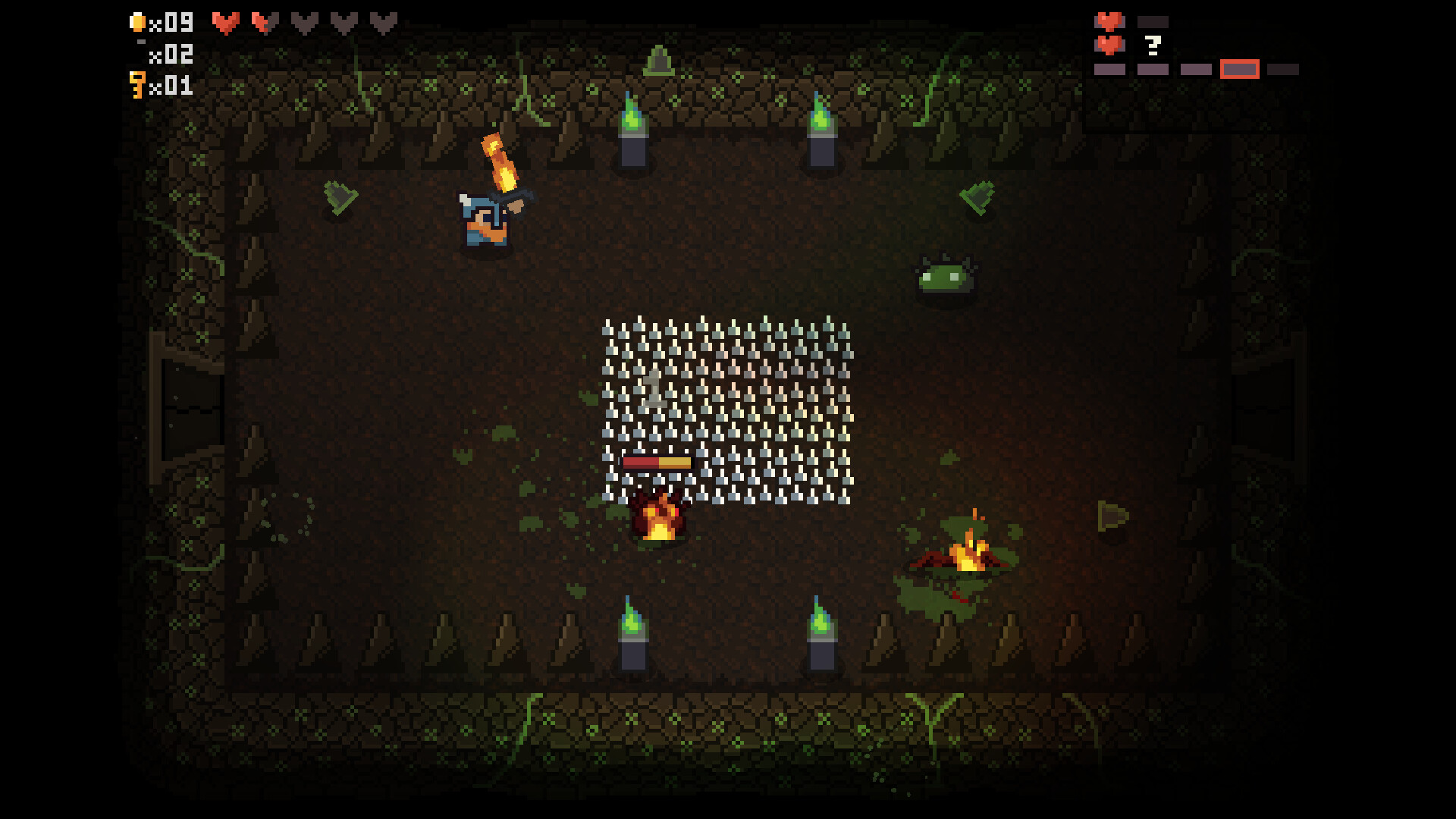Click the question mark item slot in top-right

pos(1152,45)
